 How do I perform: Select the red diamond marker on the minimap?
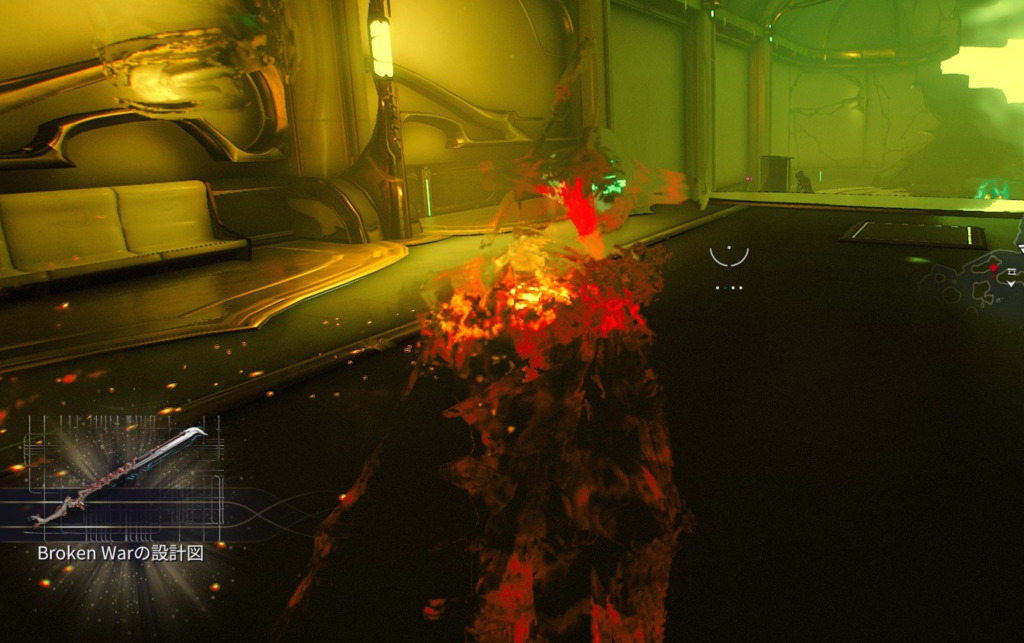993,268
